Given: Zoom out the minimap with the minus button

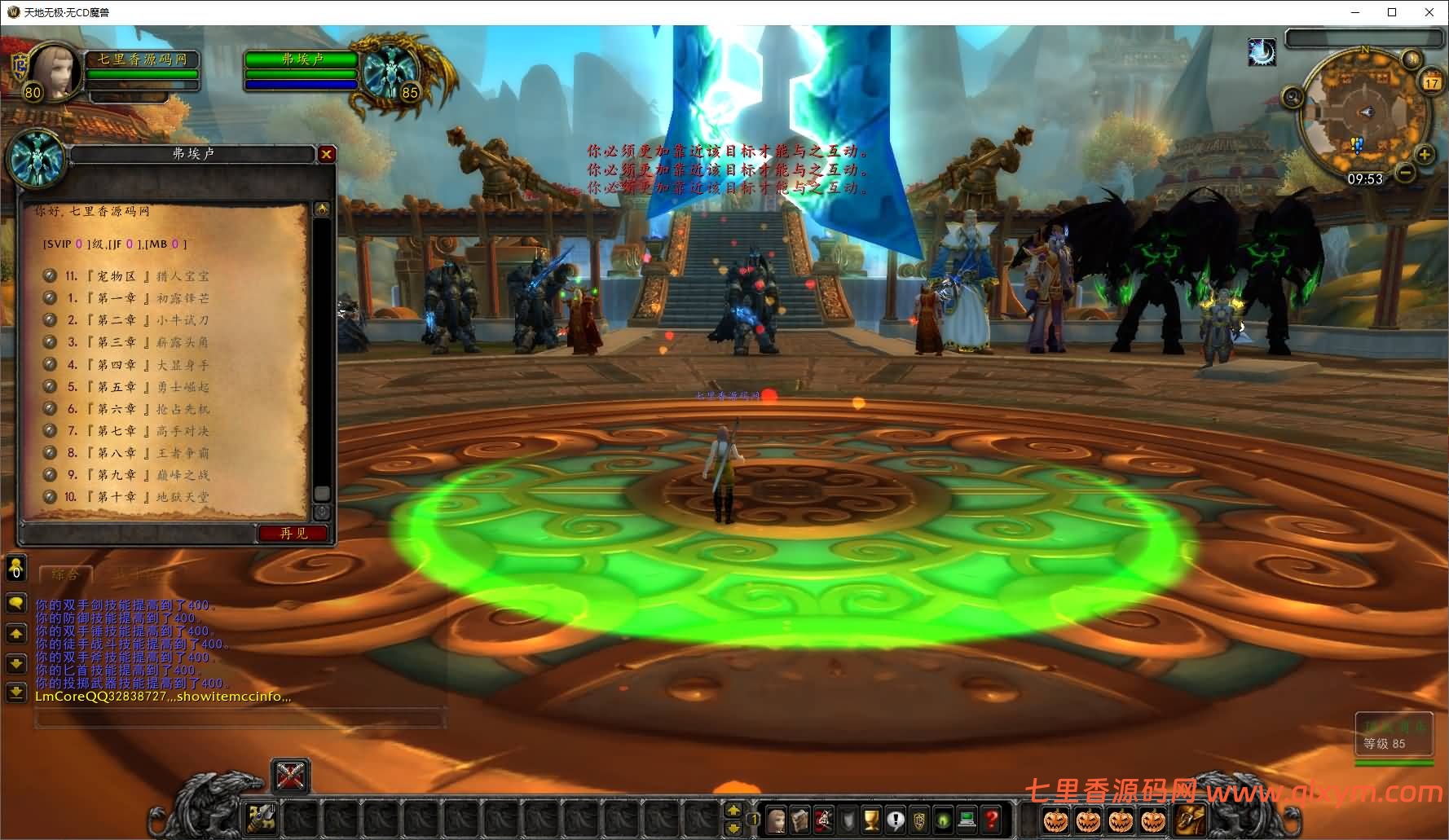Looking at the screenshot, I should tap(1405, 173).
